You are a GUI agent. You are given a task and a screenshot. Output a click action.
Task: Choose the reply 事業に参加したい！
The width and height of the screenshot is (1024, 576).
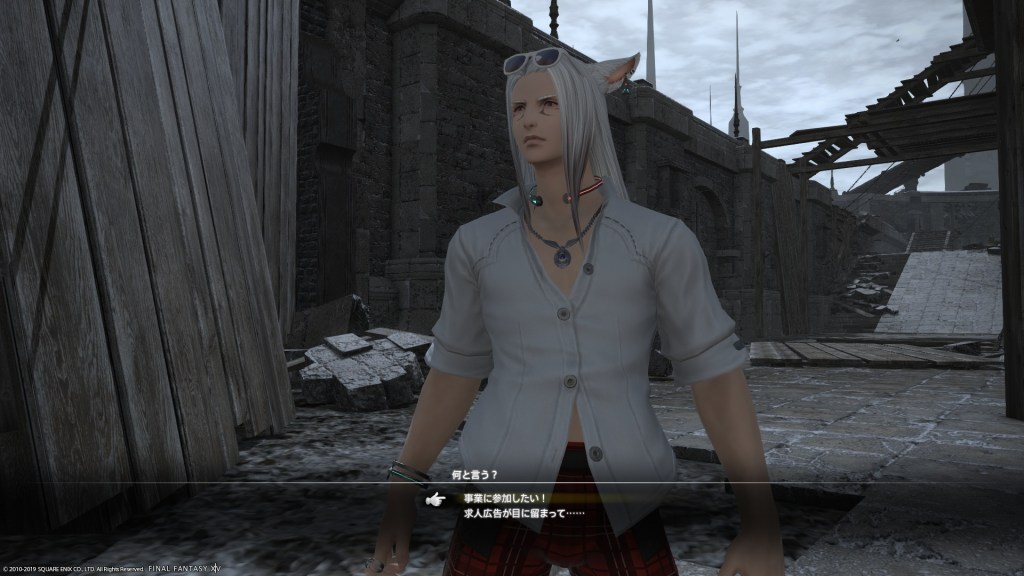[506, 498]
